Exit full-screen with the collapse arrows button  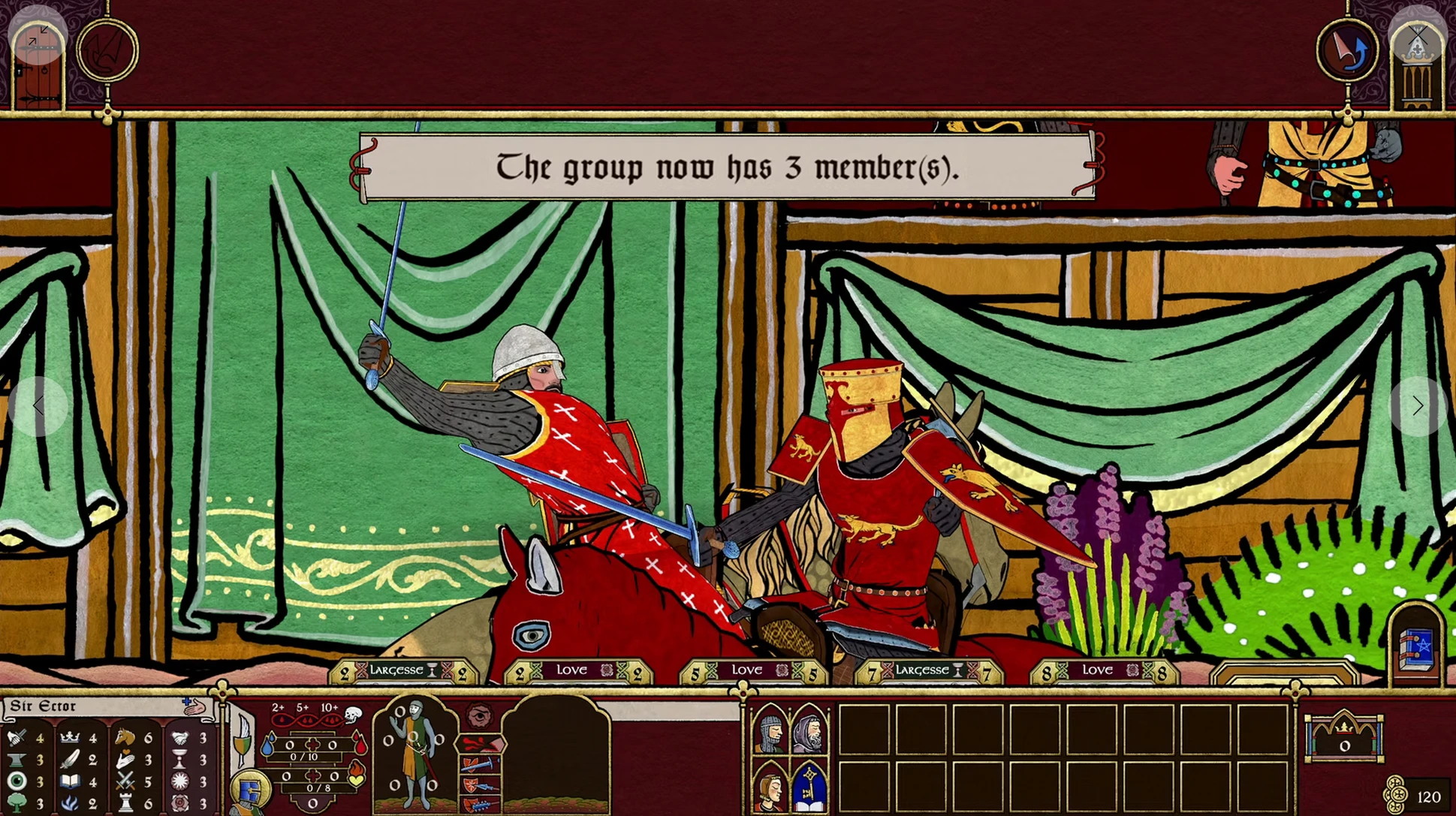[38, 35]
